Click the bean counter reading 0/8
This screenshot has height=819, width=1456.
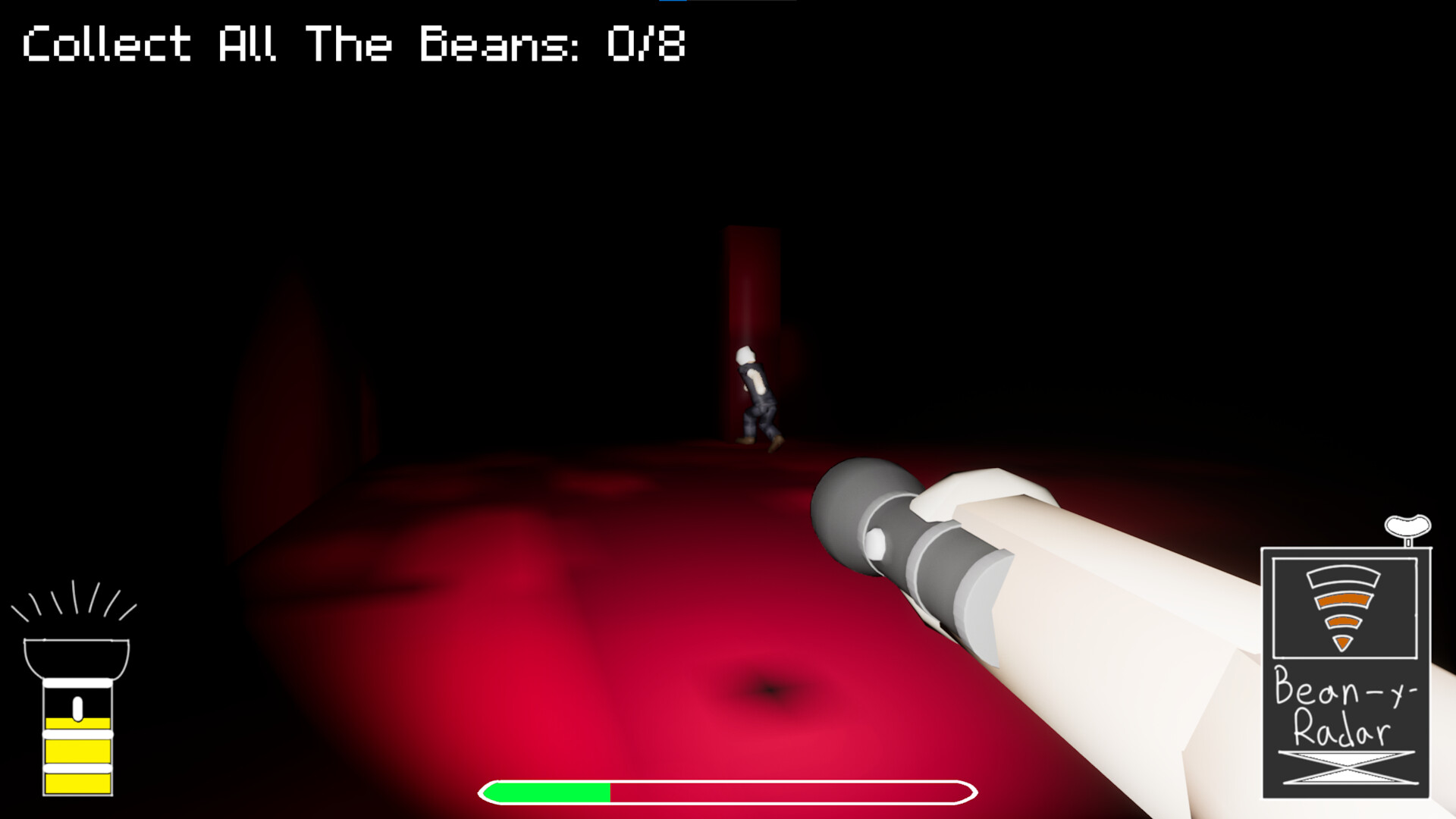coord(646,44)
